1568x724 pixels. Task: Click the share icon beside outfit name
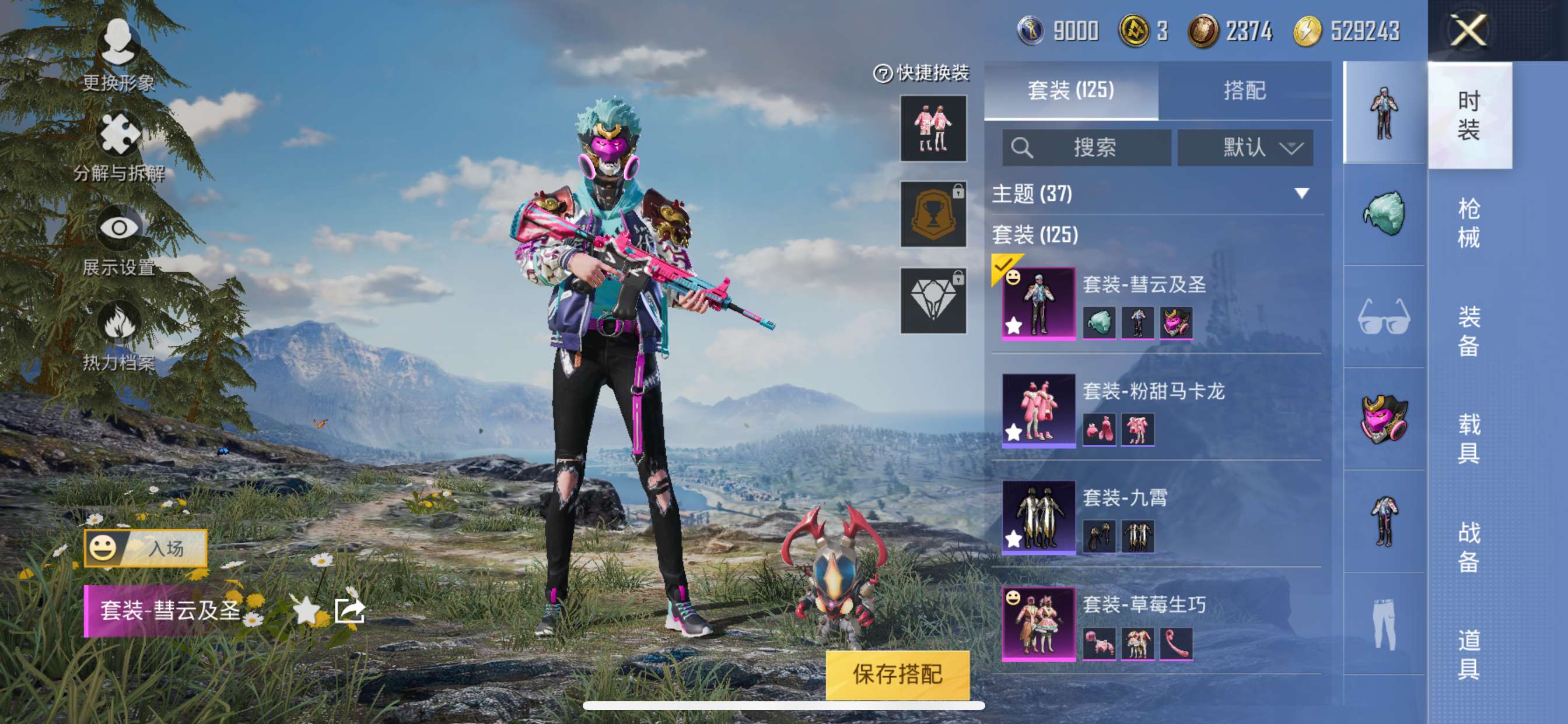[x=350, y=610]
